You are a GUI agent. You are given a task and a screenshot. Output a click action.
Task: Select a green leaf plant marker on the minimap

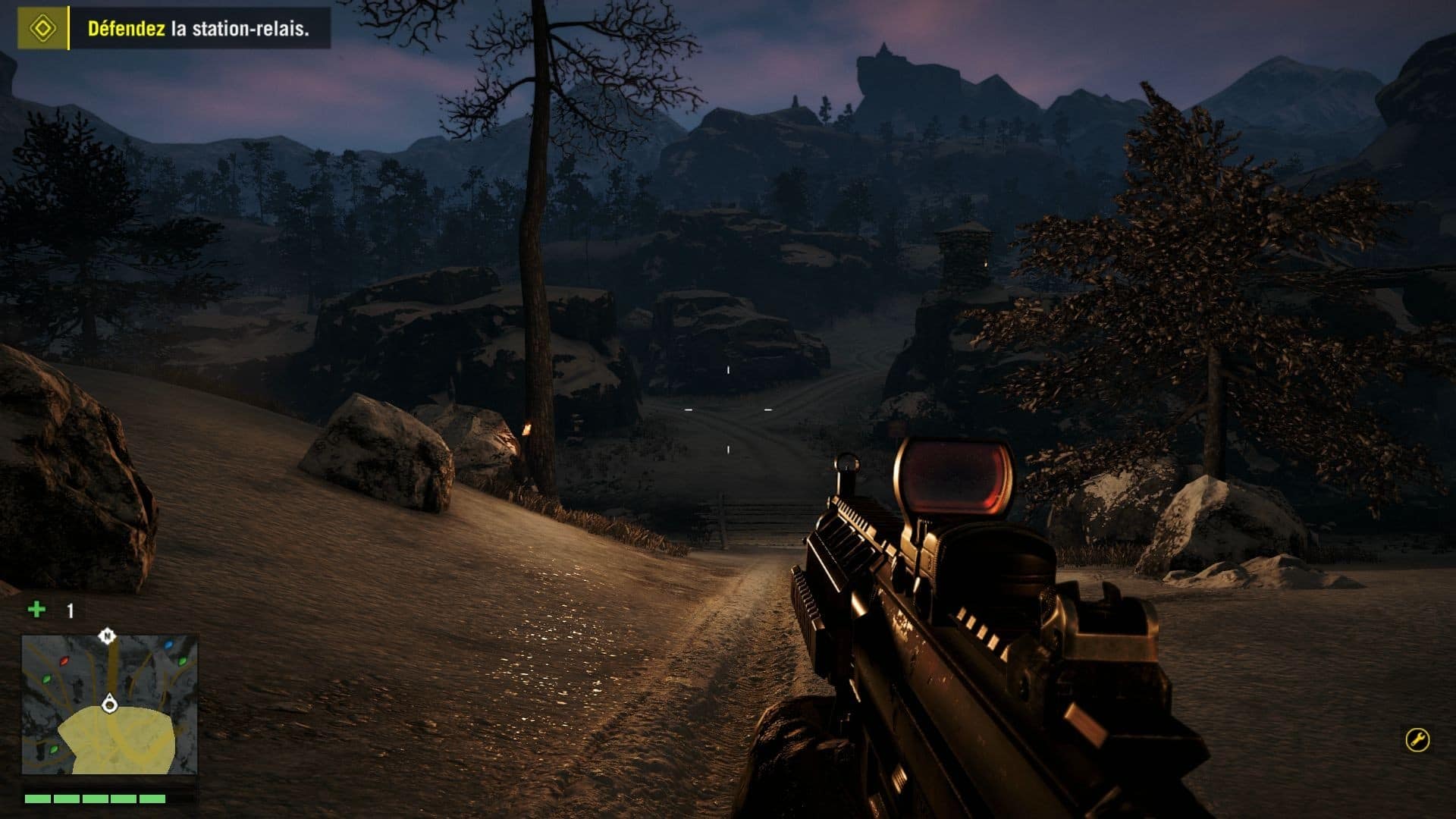47,679
